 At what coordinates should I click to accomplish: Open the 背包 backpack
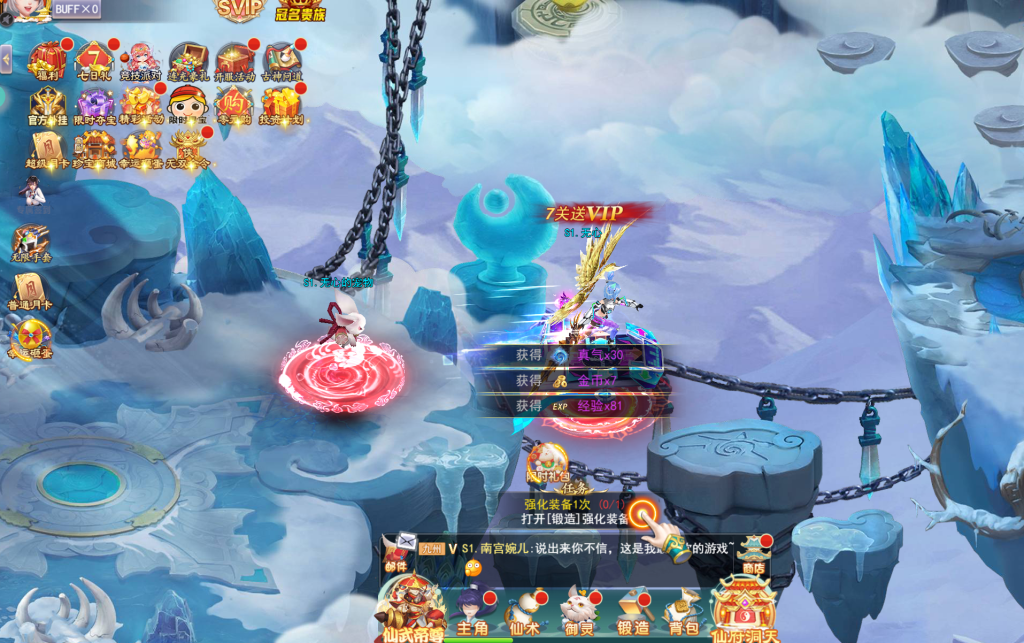pyautogui.click(x=683, y=608)
